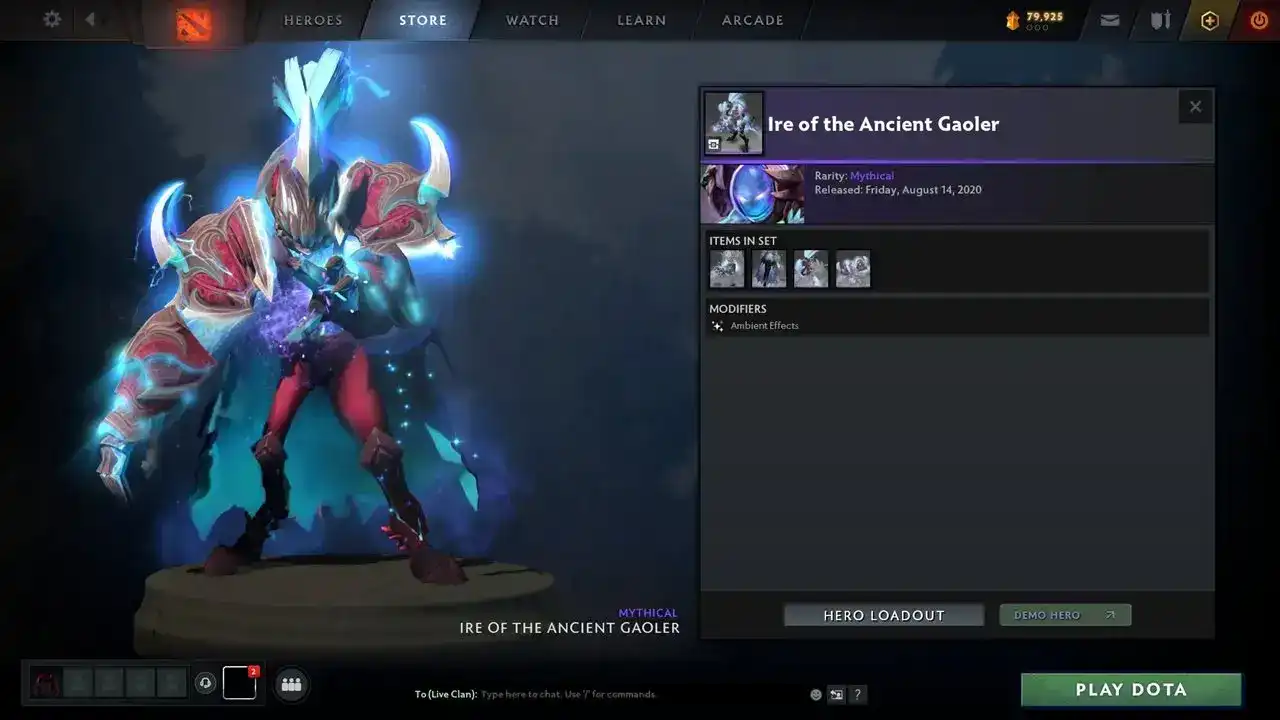Go back with the arrow button

(x=90, y=20)
